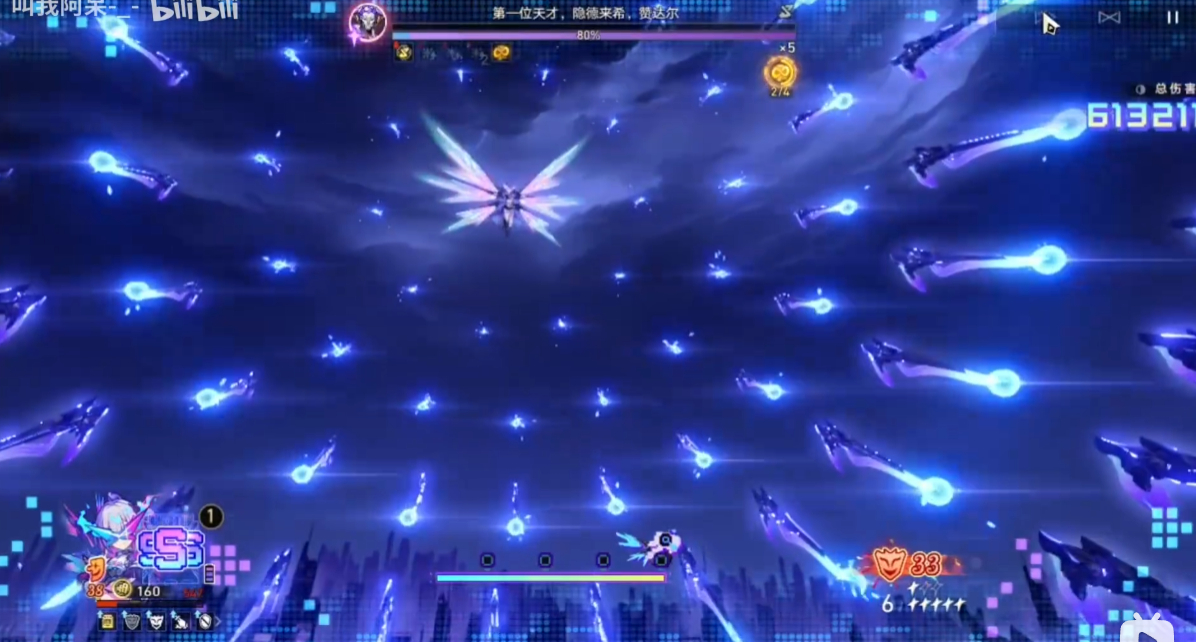View the white demon mask buff icon
1196x642 pixels.
tap(155, 621)
